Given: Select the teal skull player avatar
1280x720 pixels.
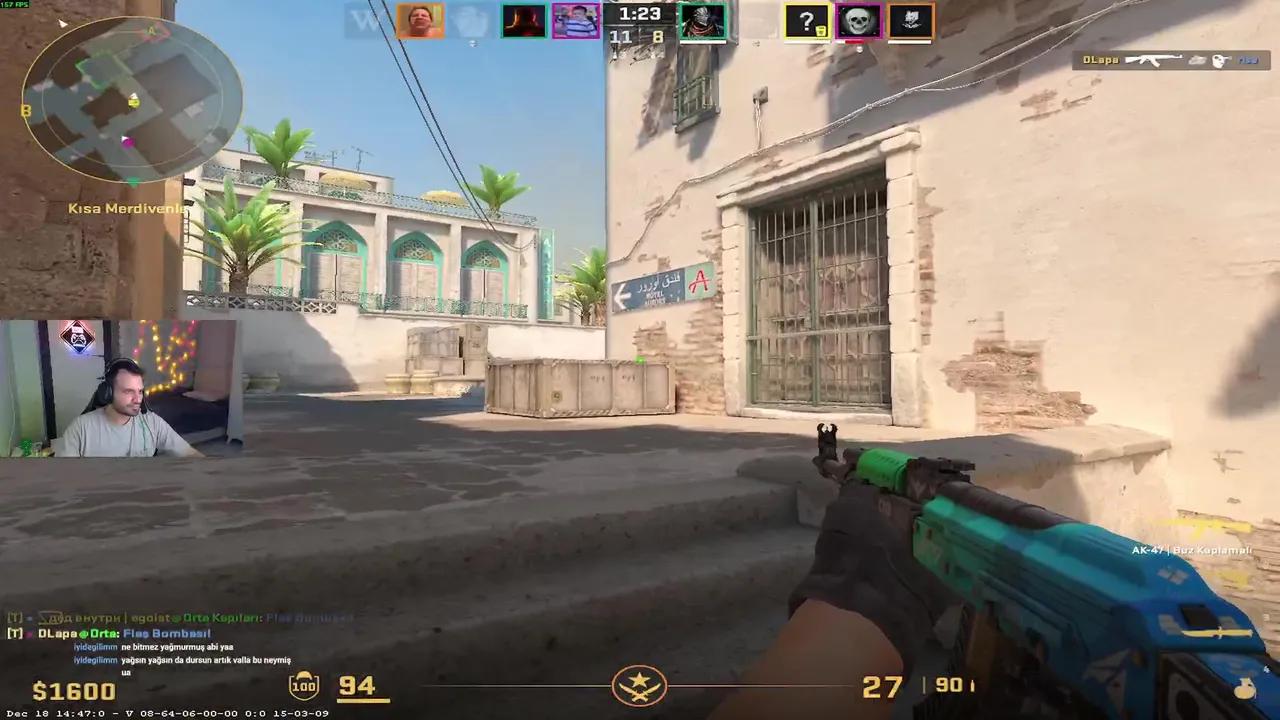Looking at the screenshot, I should pyautogui.click(x=703, y=21).
